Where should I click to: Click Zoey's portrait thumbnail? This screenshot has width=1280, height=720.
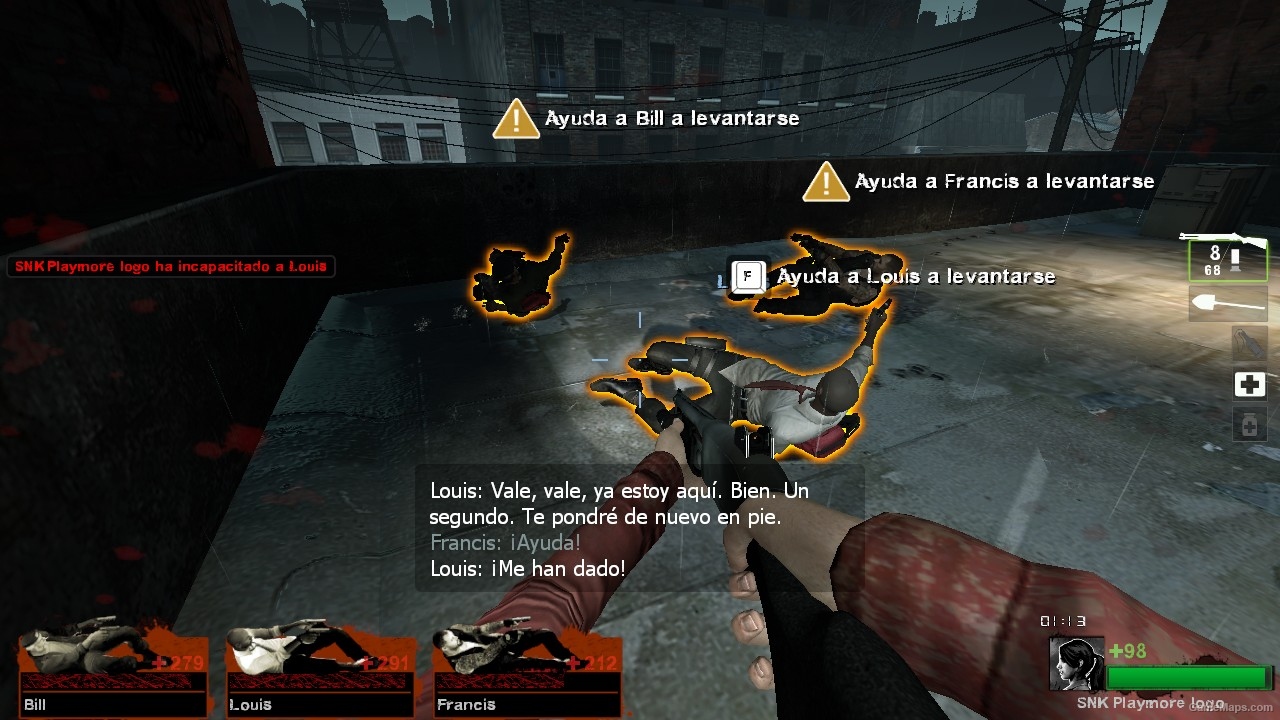click(x=1075, y=663)
